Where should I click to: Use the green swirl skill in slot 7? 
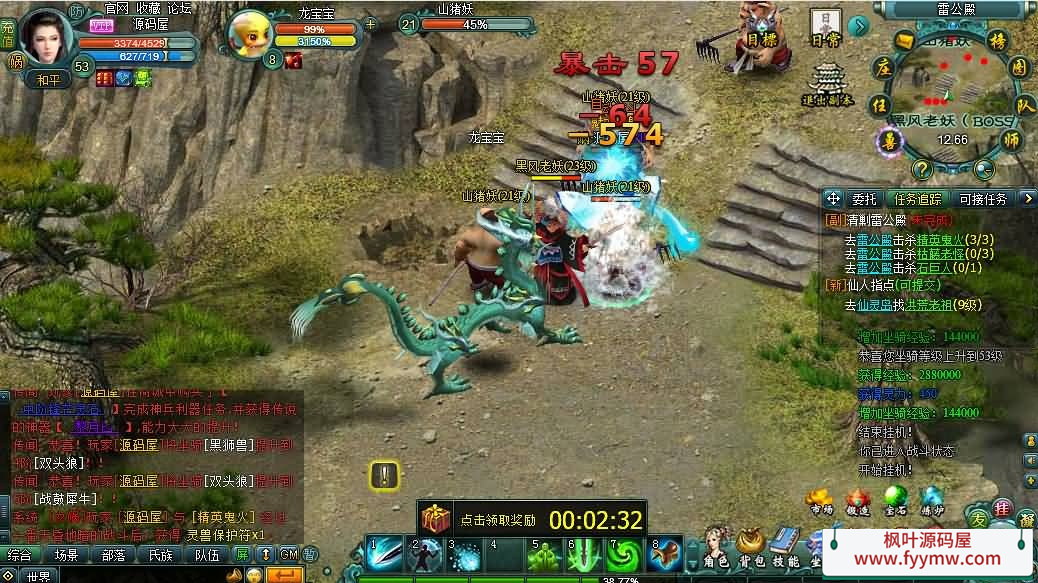(624, 554)
